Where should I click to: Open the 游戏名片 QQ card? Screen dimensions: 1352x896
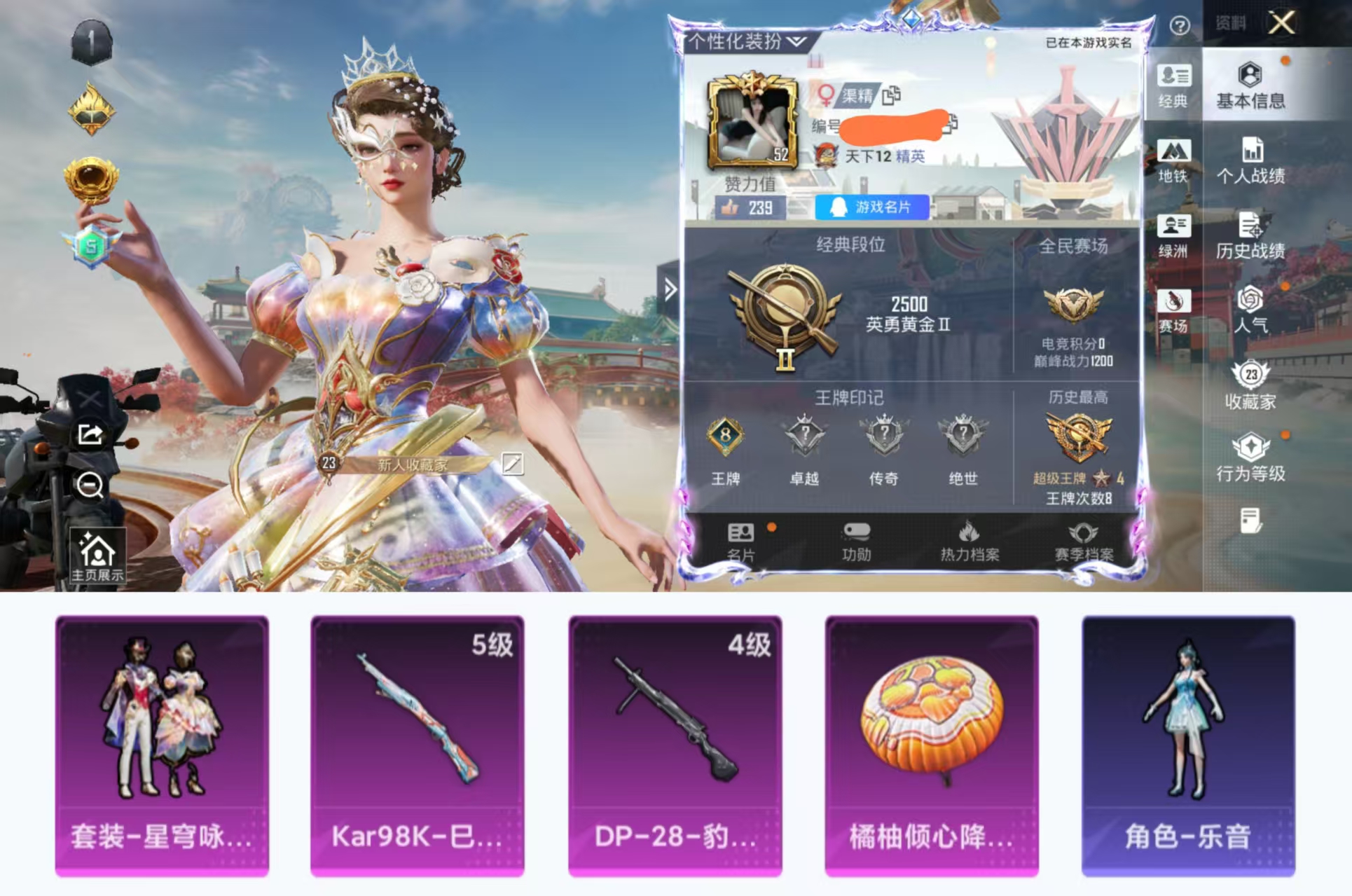point(873,205)
